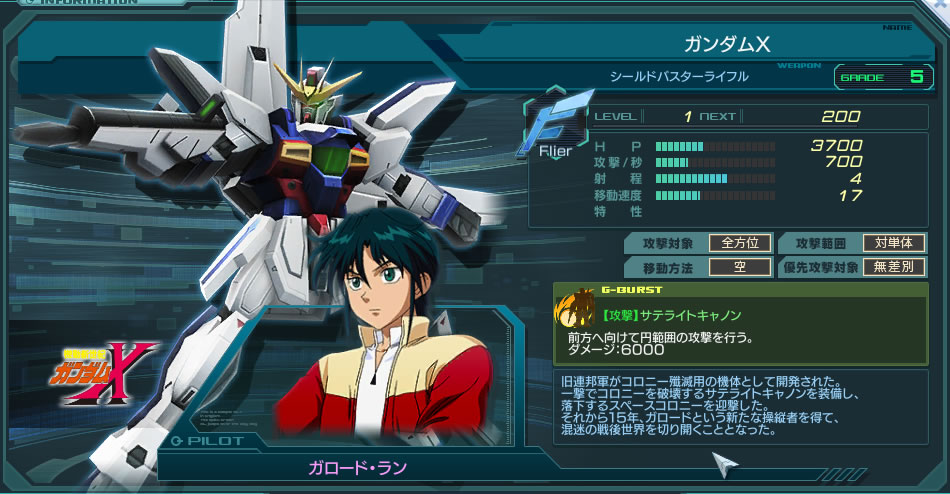The height and width of the screenshot is (494, 950).
Task: Select the 無差別 priority target tag
Action: coord(894,267)
